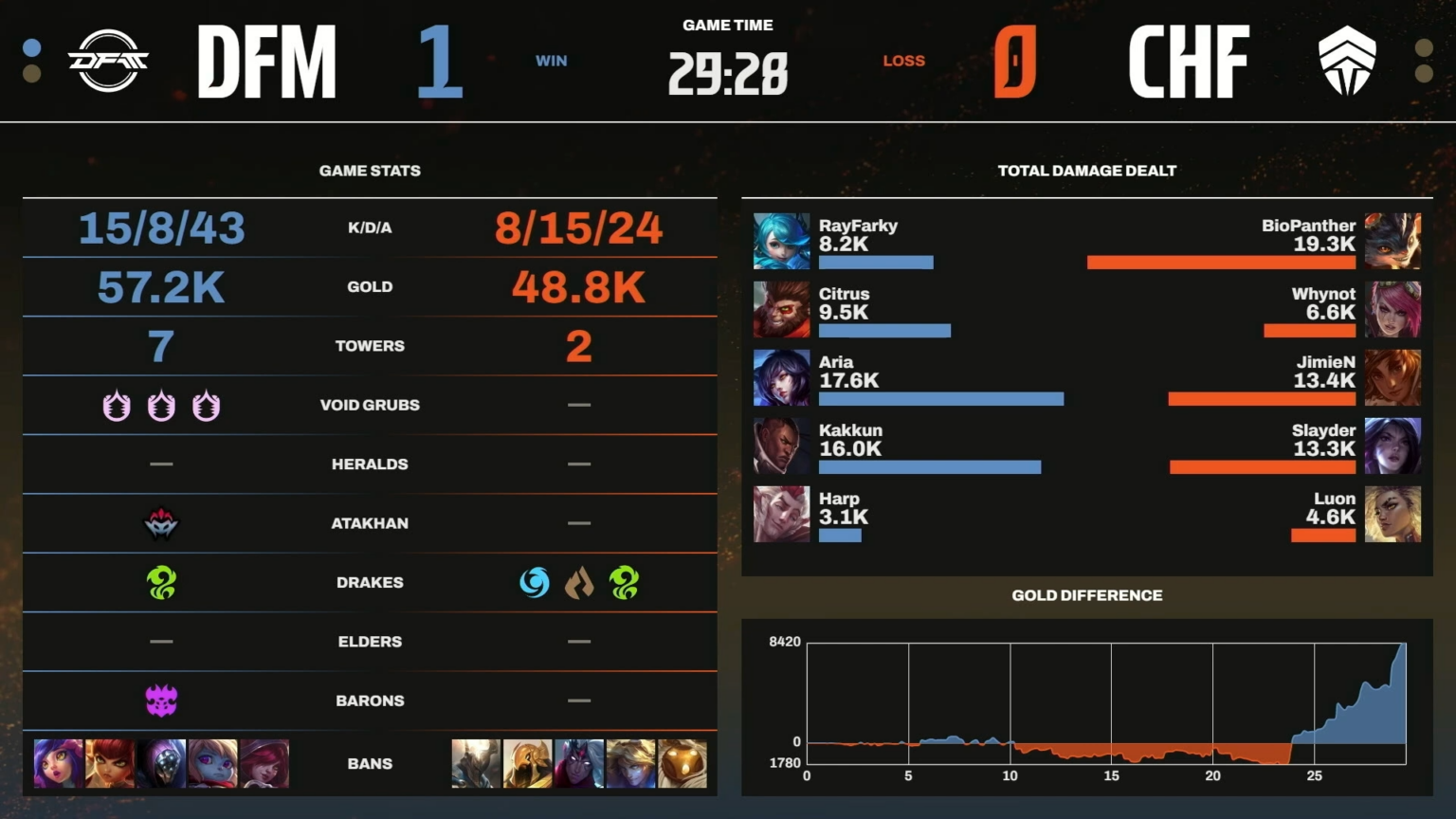Click Kakkun's champion portrait
This screenshot has width=1456, height=819.
tap(780, 446)
